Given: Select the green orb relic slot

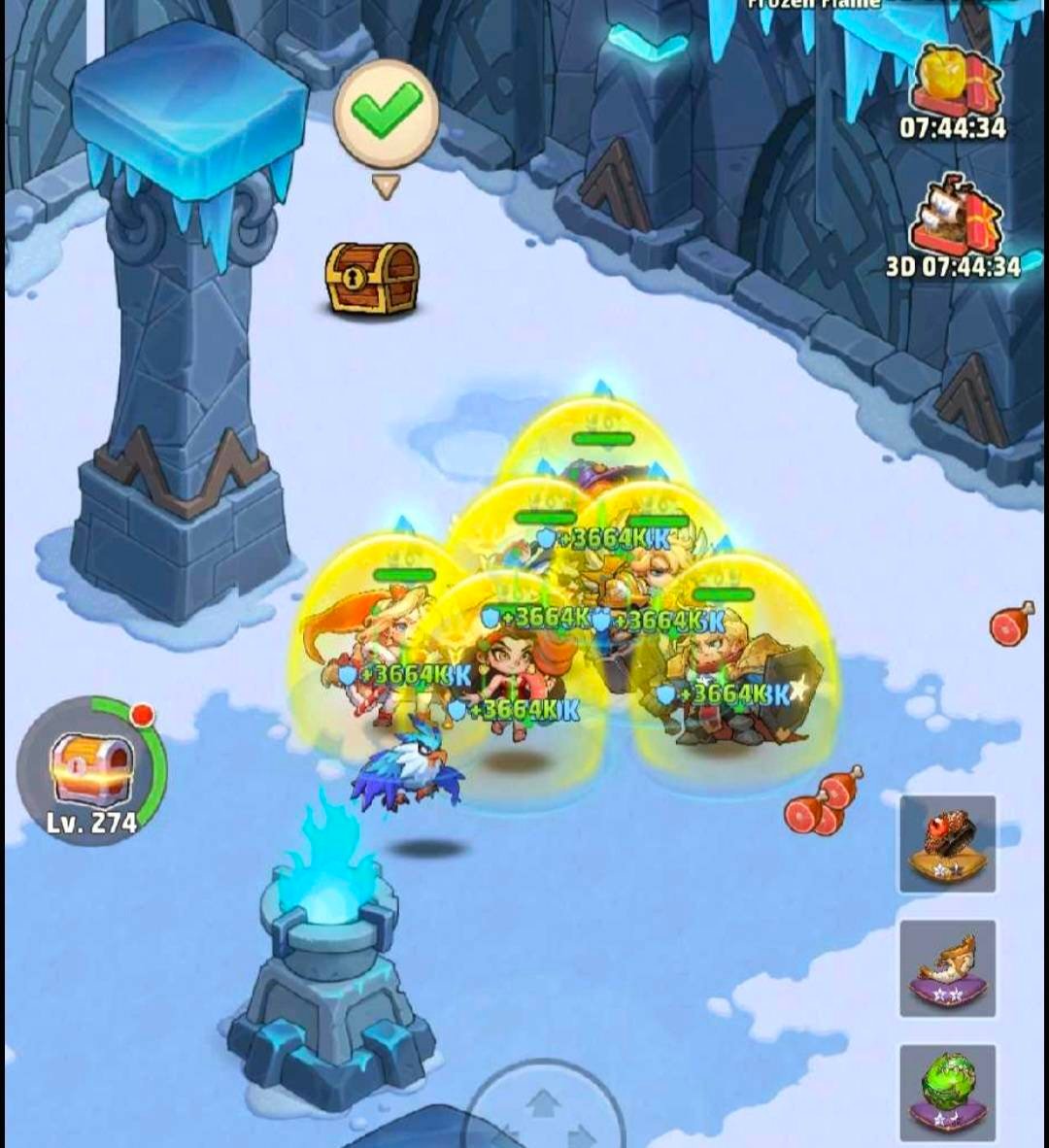Looking at the screenshot, I should tap(947, 1092).
